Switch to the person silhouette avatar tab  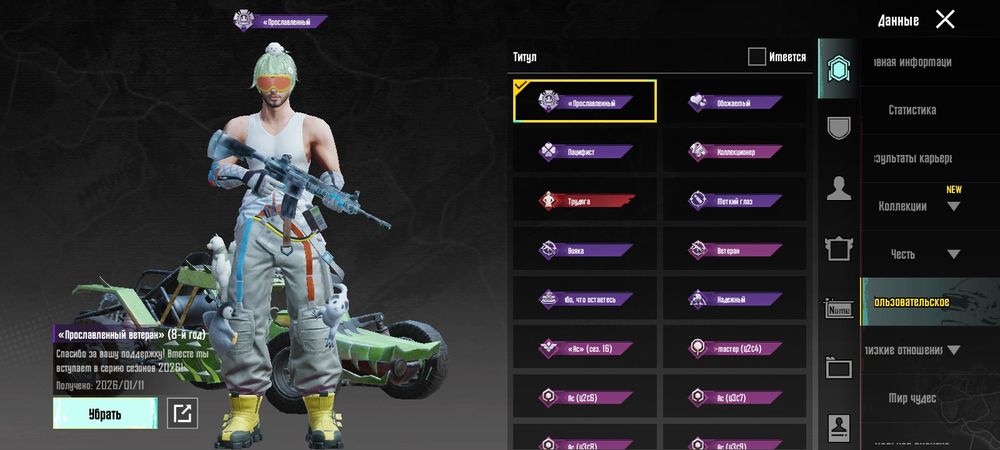click(x=838, y=188)
